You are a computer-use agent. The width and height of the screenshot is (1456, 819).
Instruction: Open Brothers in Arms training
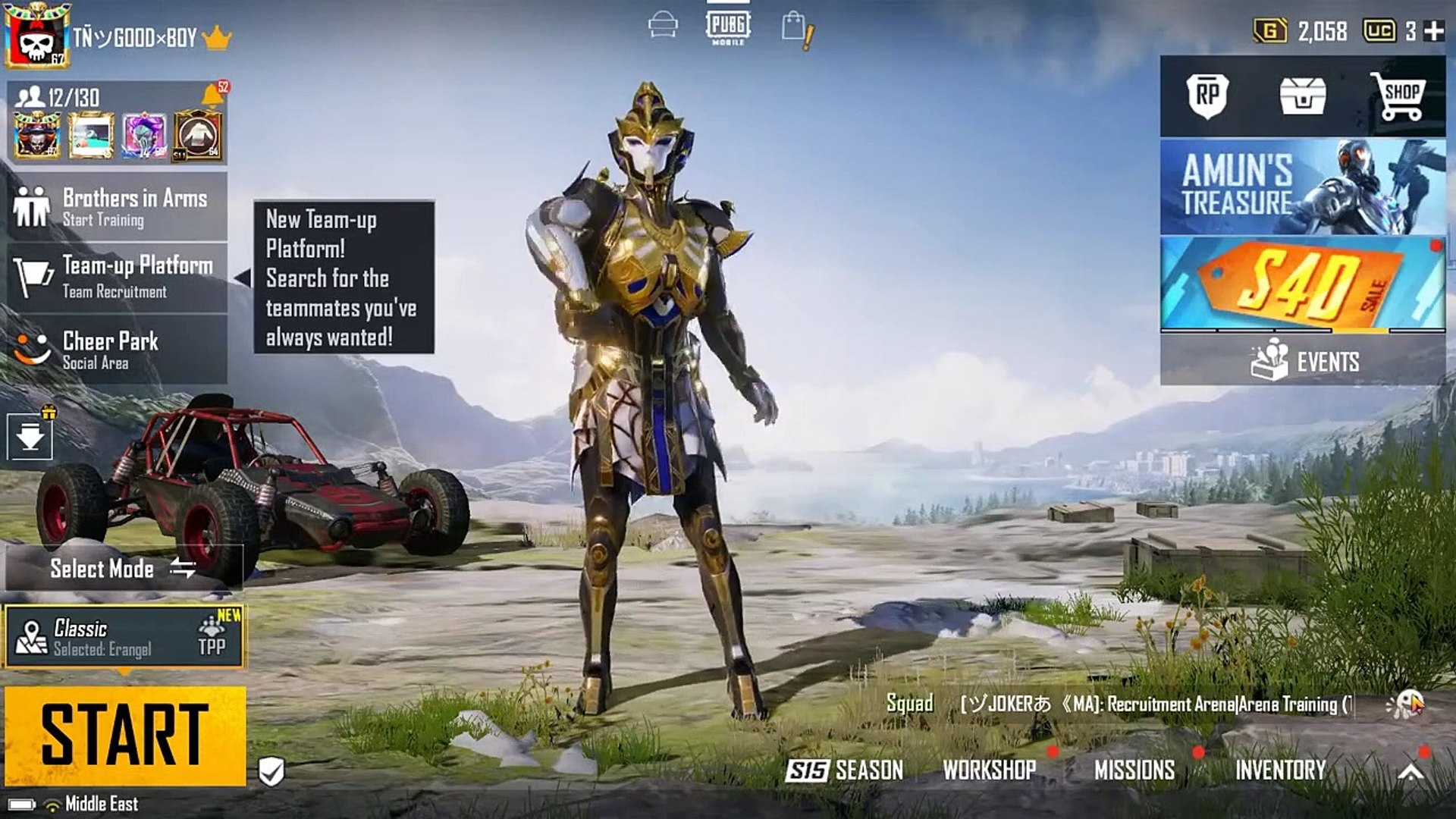click(x=118, y=207)
